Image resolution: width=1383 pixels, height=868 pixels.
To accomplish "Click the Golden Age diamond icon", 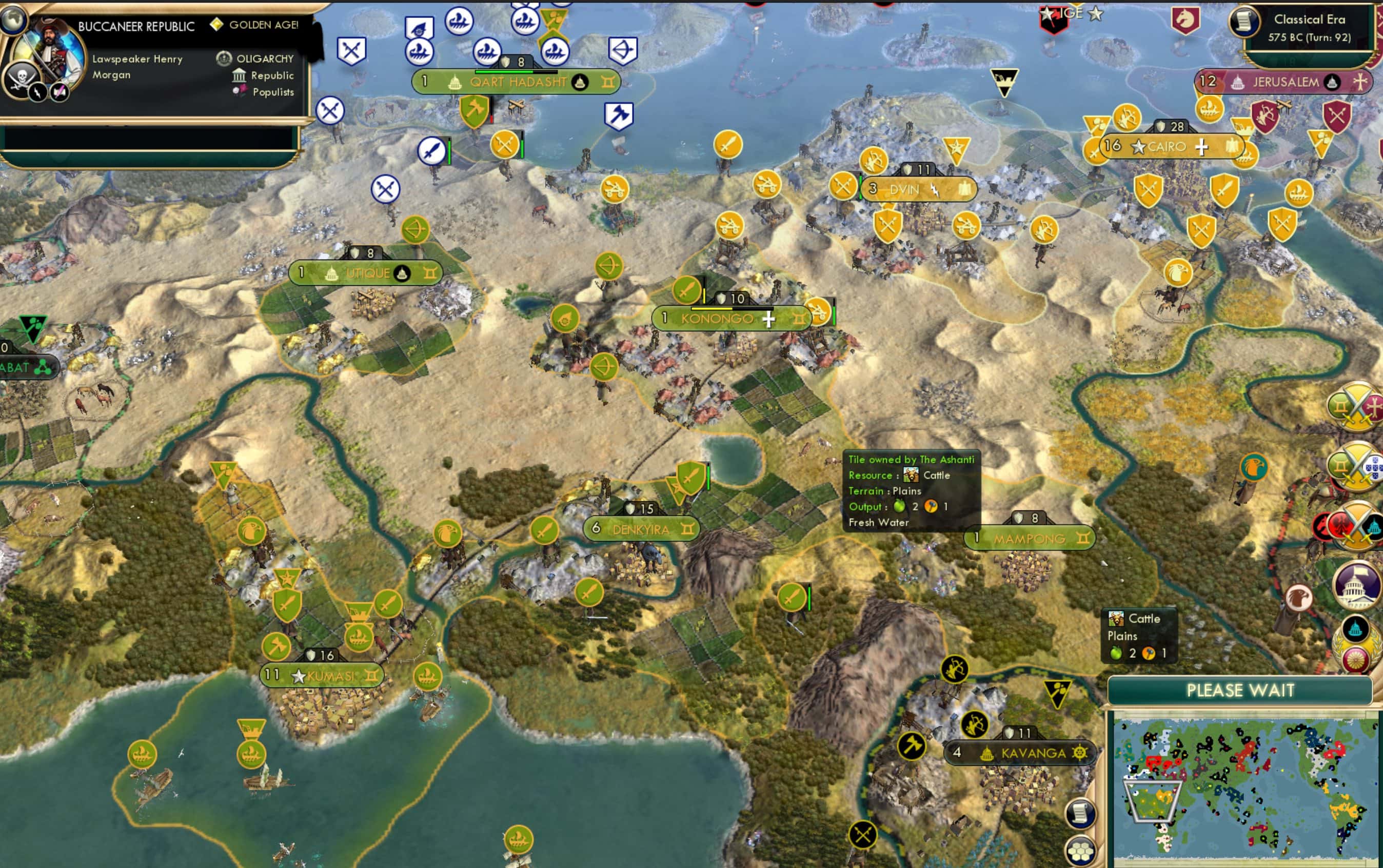I will pos(218,25).
